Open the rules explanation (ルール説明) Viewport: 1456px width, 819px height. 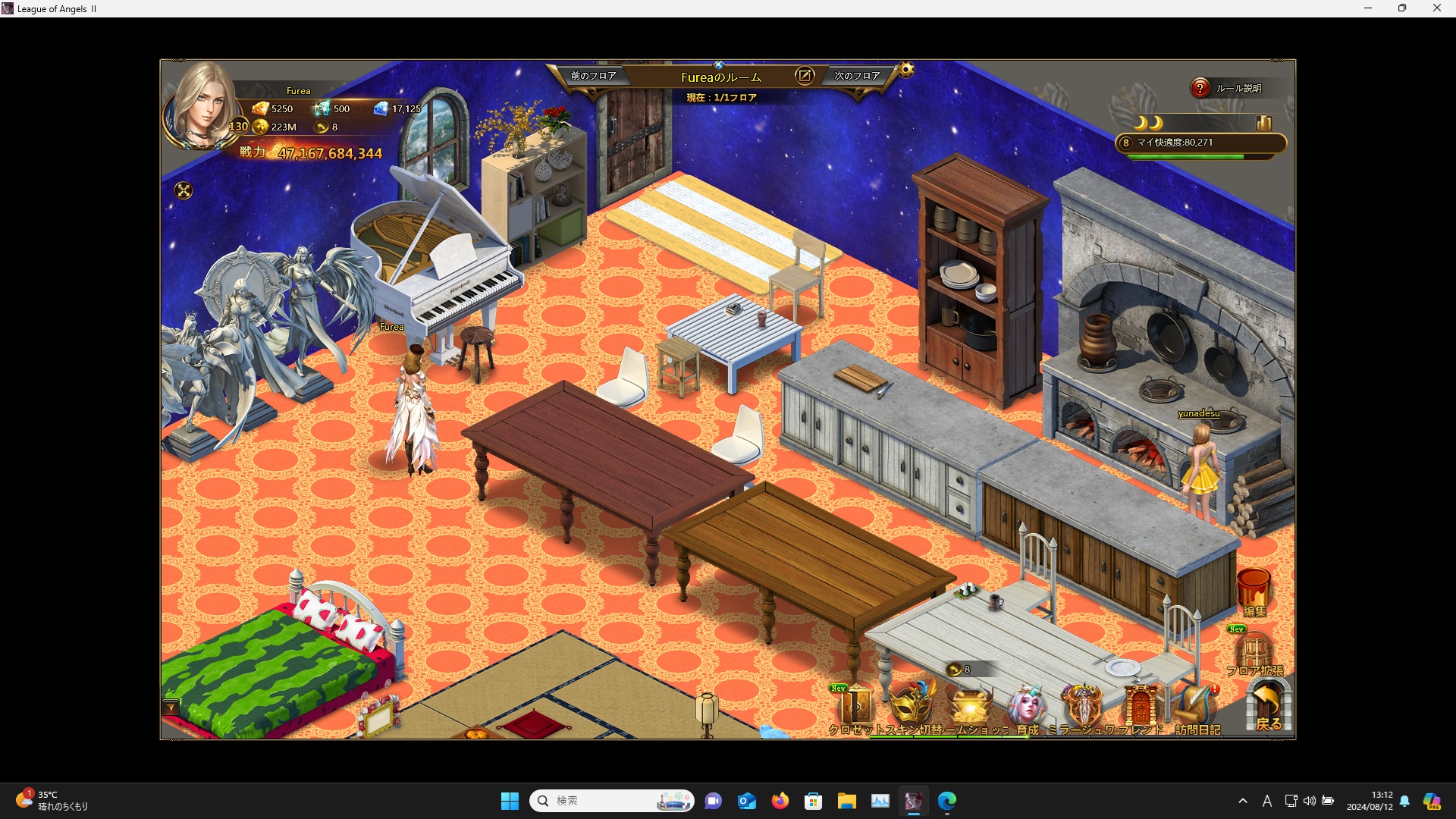click(x=1228, y=89)
